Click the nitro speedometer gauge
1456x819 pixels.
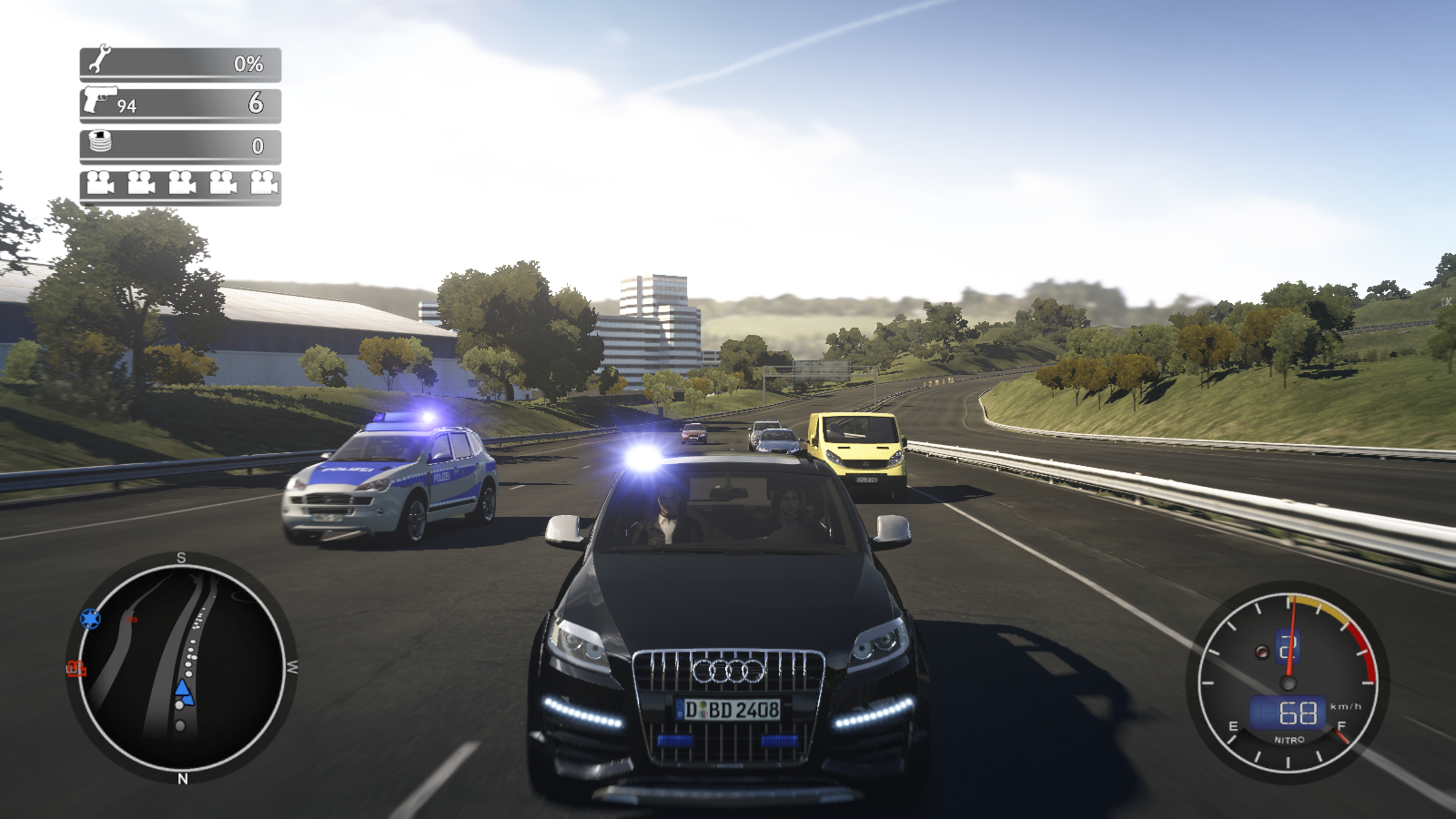(1288, 681)
